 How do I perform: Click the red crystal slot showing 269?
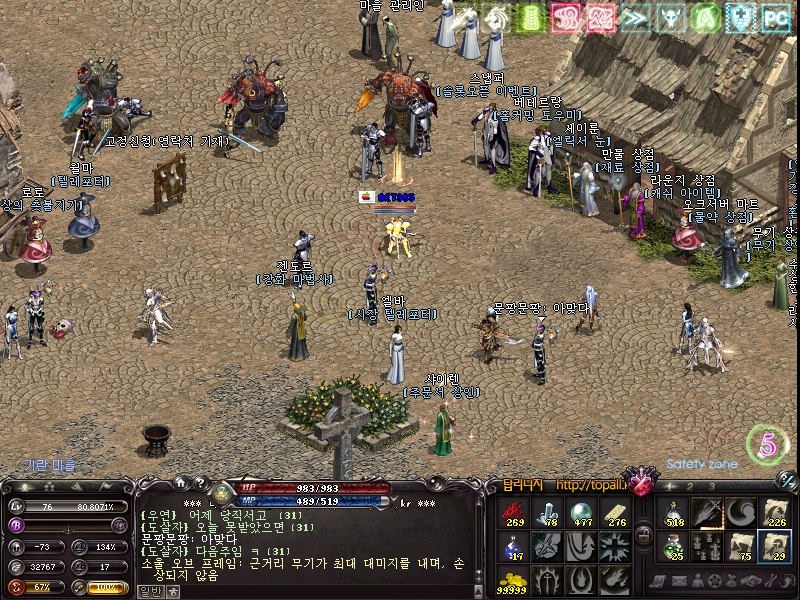[x=513, y=514]
